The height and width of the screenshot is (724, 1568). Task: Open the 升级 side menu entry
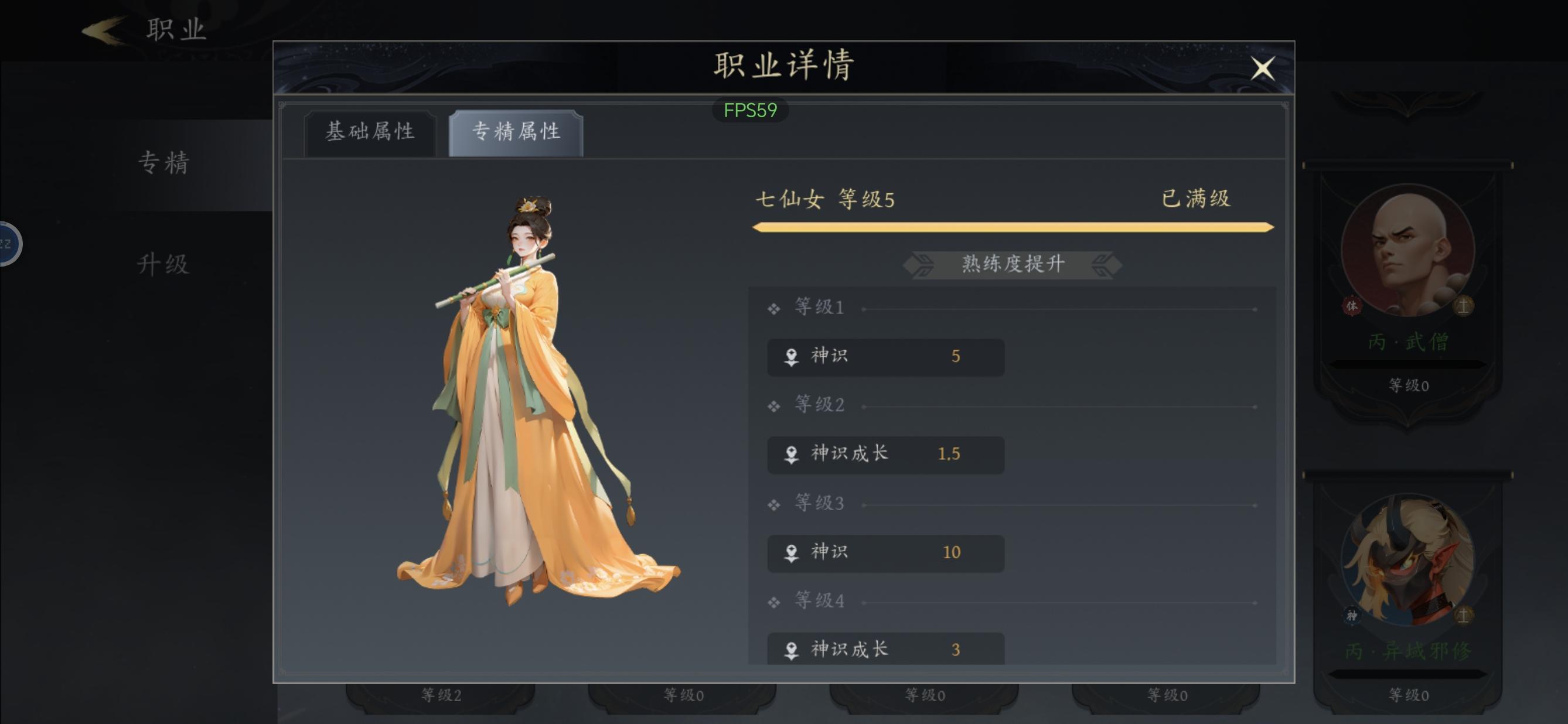pyautogui.click(x=163, y=265)
